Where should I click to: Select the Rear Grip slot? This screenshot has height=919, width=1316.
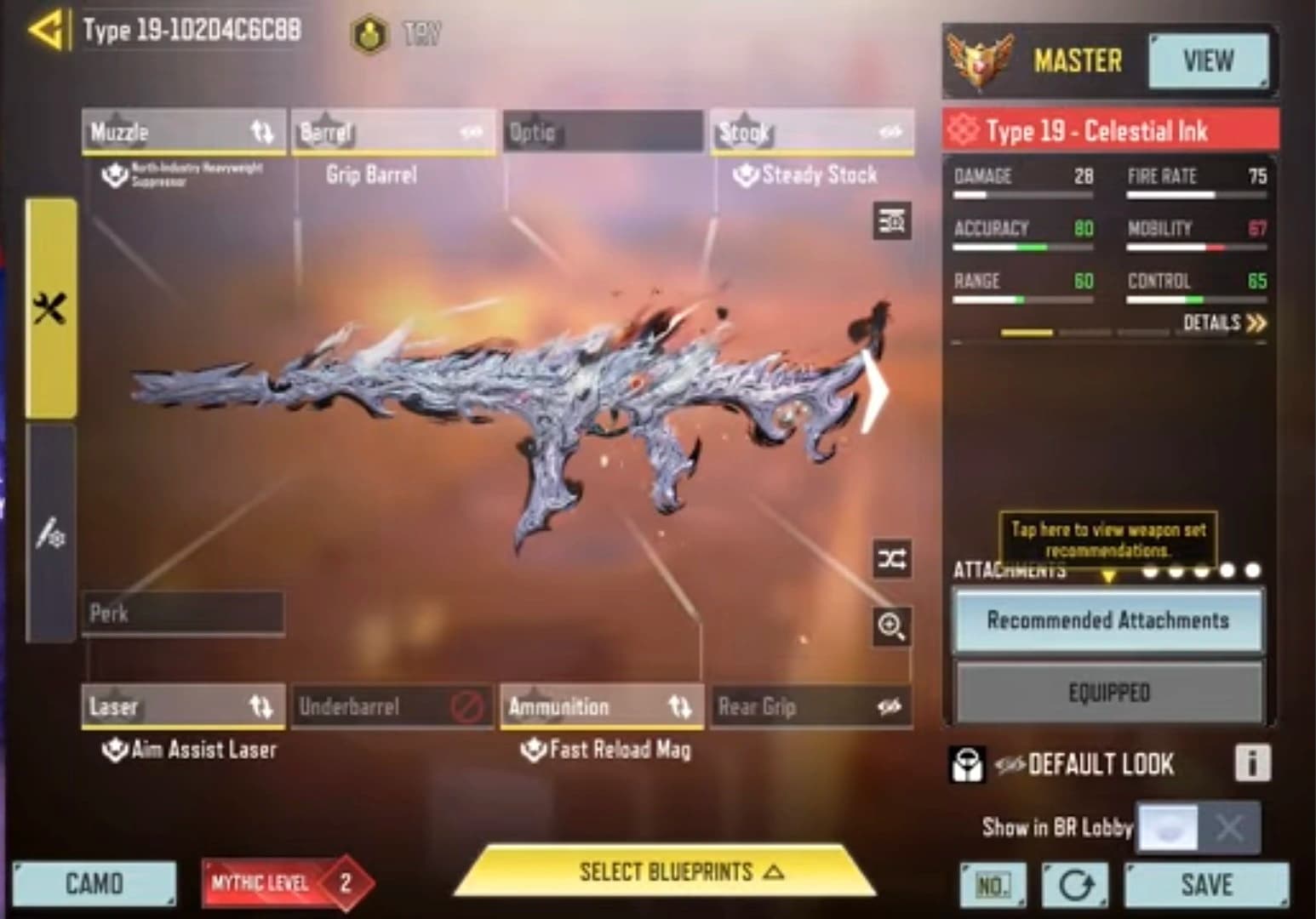pos(810,706)
